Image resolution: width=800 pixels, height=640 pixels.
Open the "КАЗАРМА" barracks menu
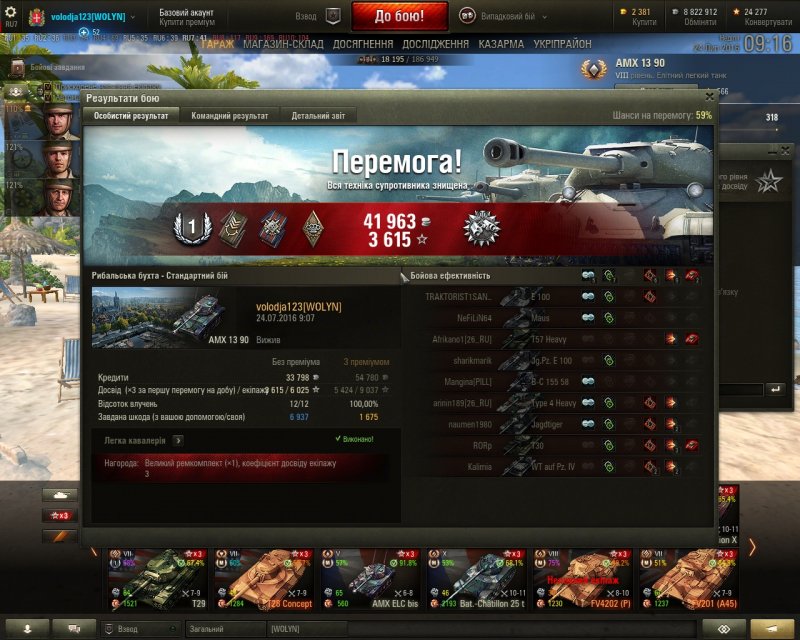pos(501,44)
